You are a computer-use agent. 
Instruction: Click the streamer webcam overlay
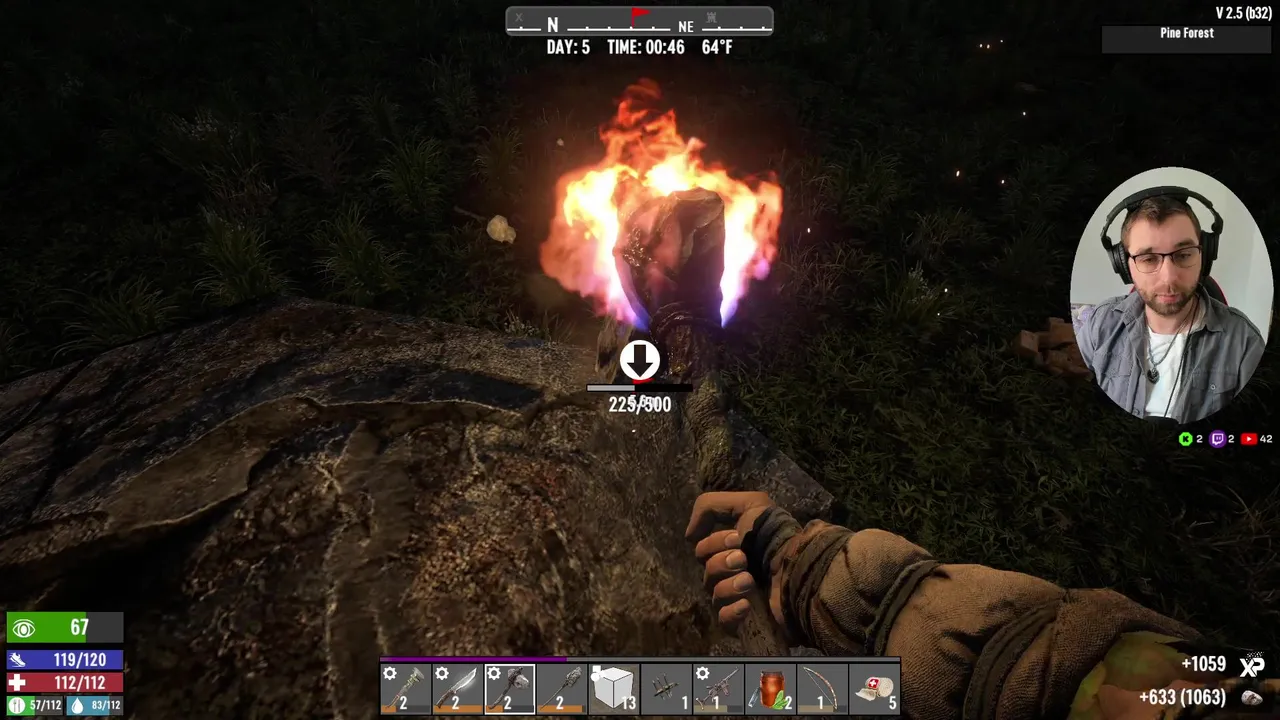click(1171, 294)
